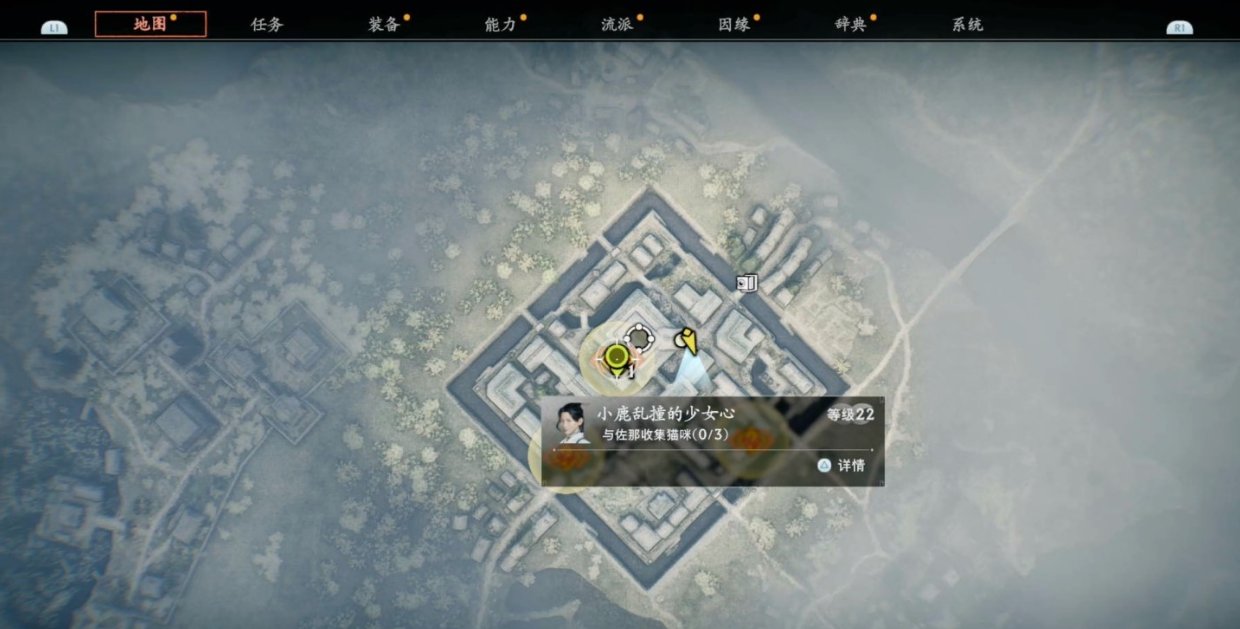Switch to the 流派 (Styles) tab
Viewport: 1240px width, 629px height.
617,24
